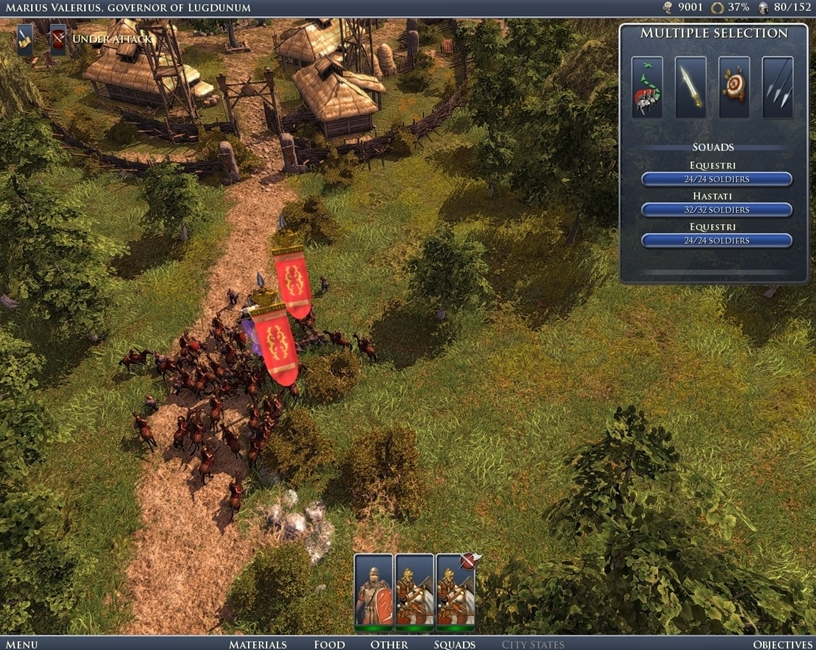
Task: Activate the archery target command
Action: point(735,87)
